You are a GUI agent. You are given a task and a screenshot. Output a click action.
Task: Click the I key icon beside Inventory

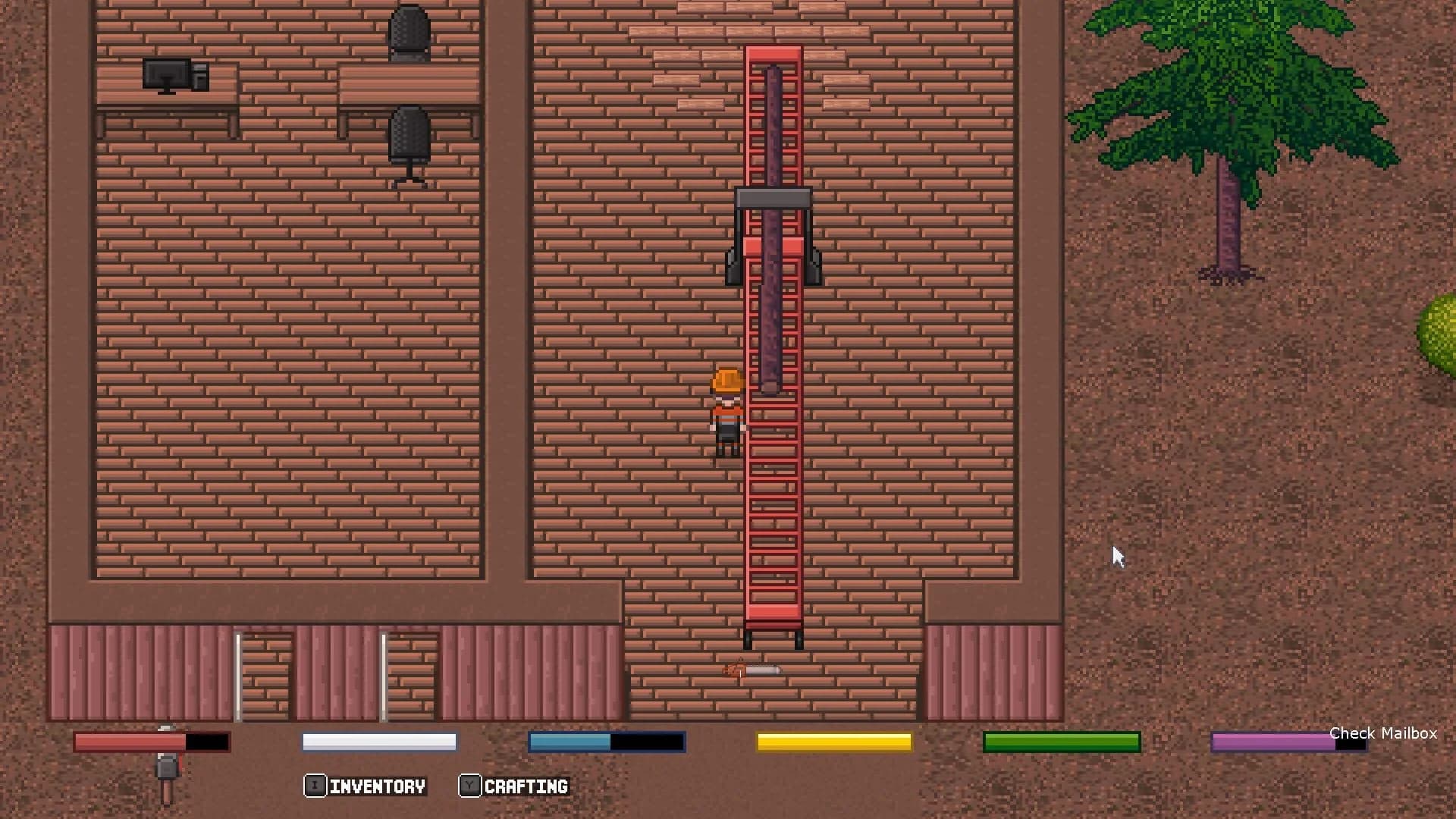315,786
